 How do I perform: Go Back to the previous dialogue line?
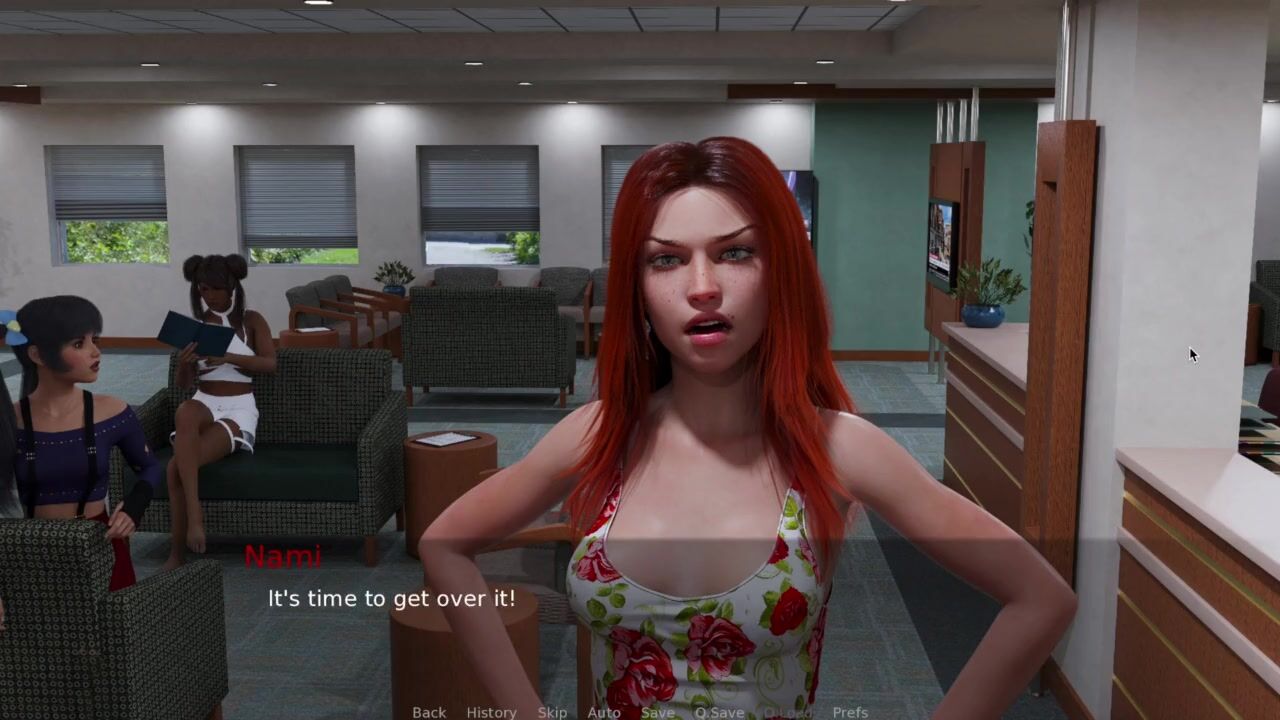(429, 712)
